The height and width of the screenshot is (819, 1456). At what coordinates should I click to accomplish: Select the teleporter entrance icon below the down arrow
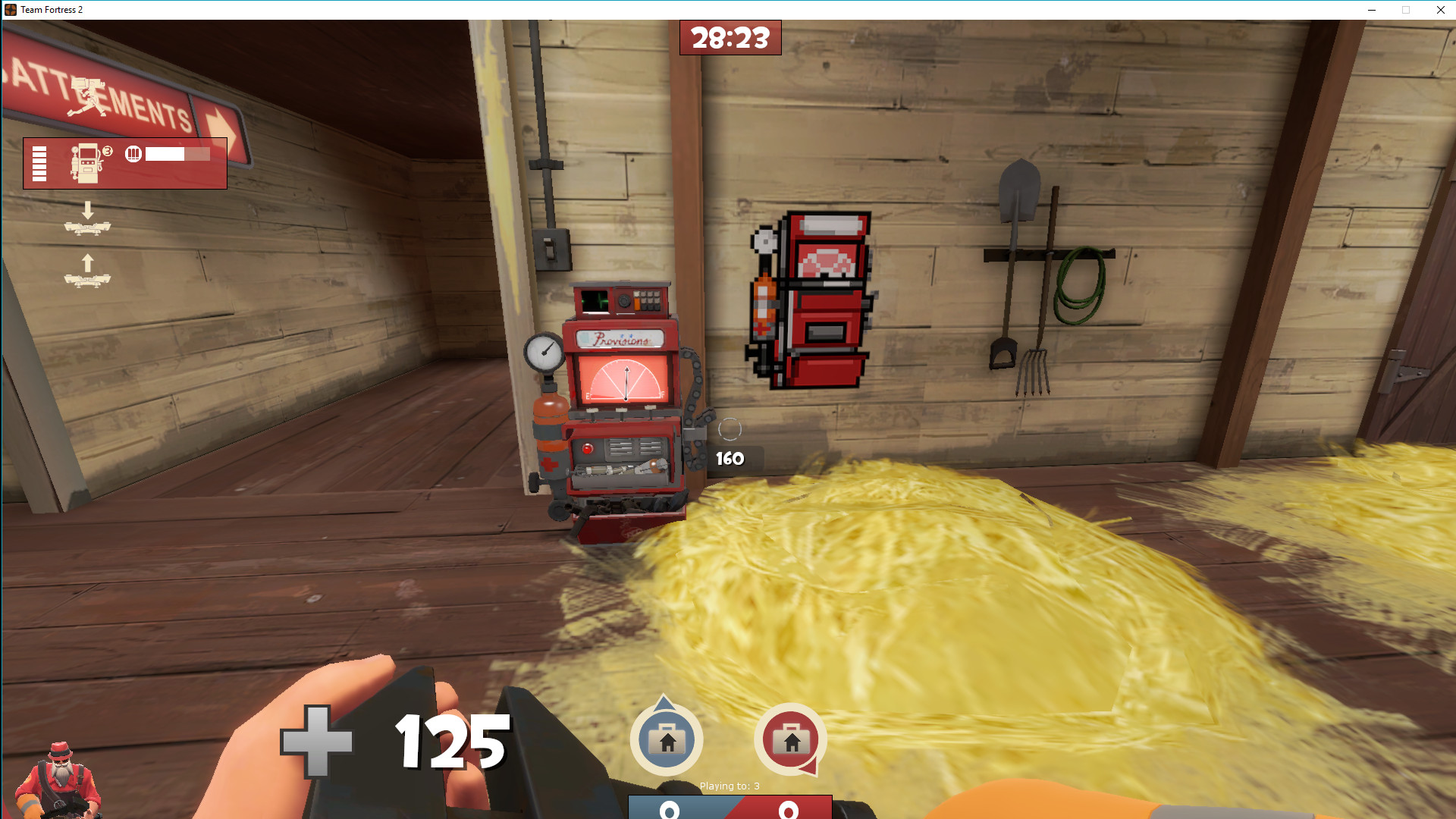pyautogui.click(x=87, y=227)
